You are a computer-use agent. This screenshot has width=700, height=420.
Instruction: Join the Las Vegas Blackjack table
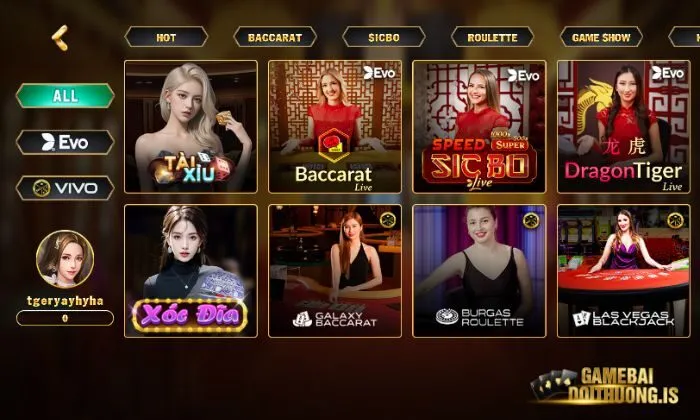coord(623,271)
